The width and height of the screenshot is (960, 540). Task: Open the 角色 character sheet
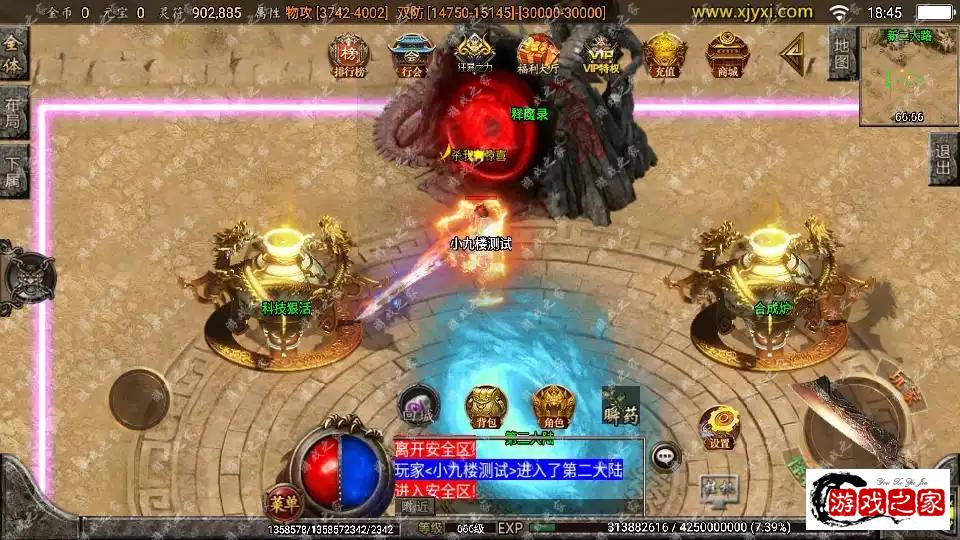coord(553,406)
